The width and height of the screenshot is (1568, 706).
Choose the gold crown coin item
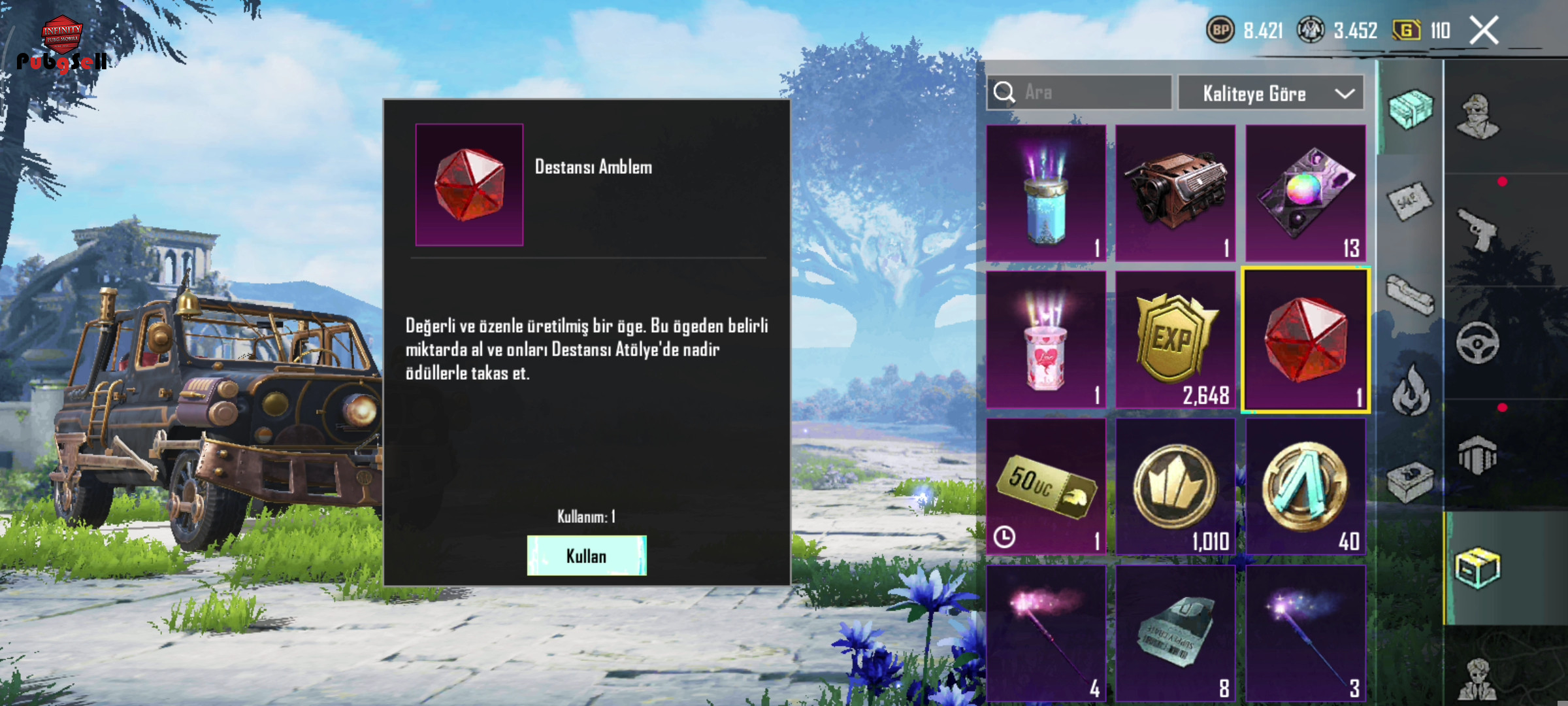point(1175,487)
